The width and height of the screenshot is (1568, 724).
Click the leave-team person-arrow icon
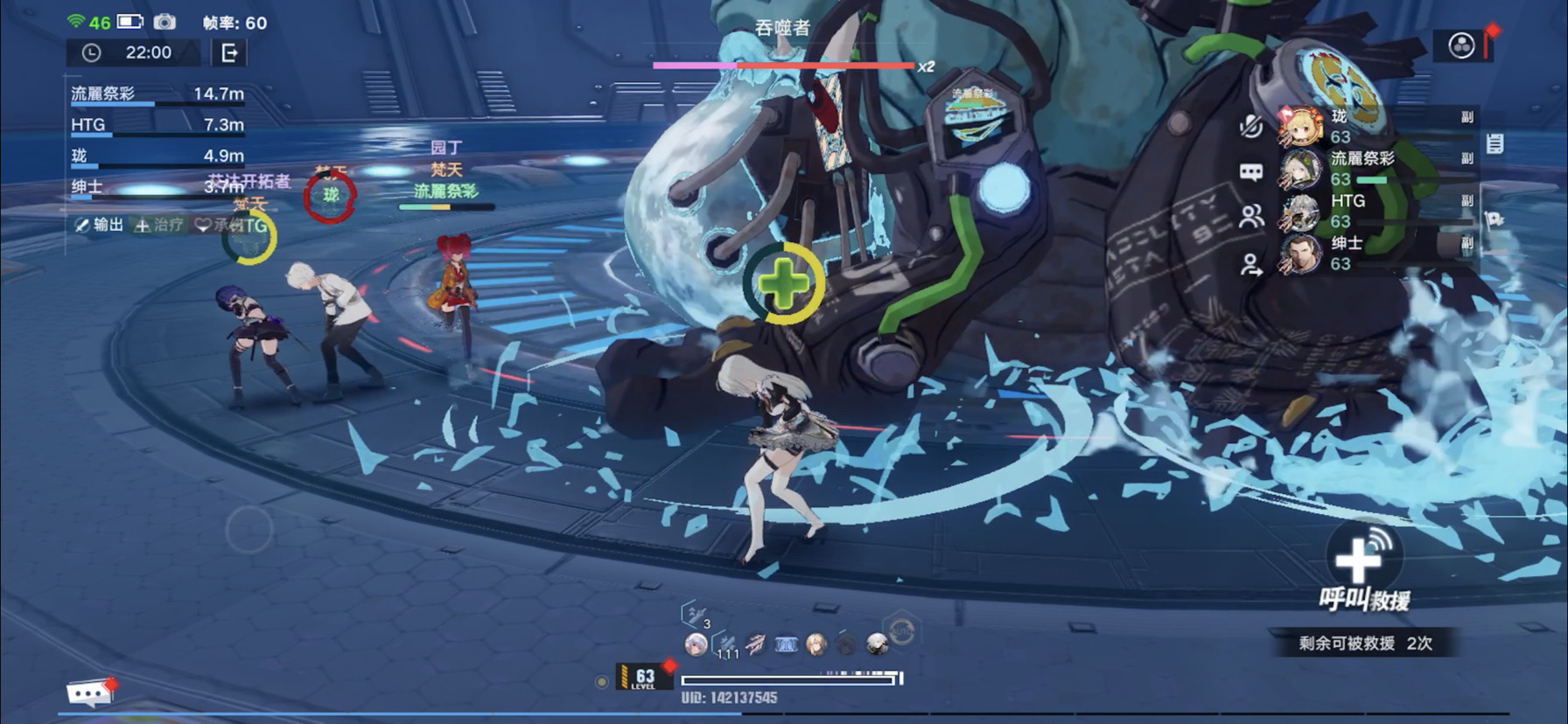pyautogui.click(x=1251, y=264)
